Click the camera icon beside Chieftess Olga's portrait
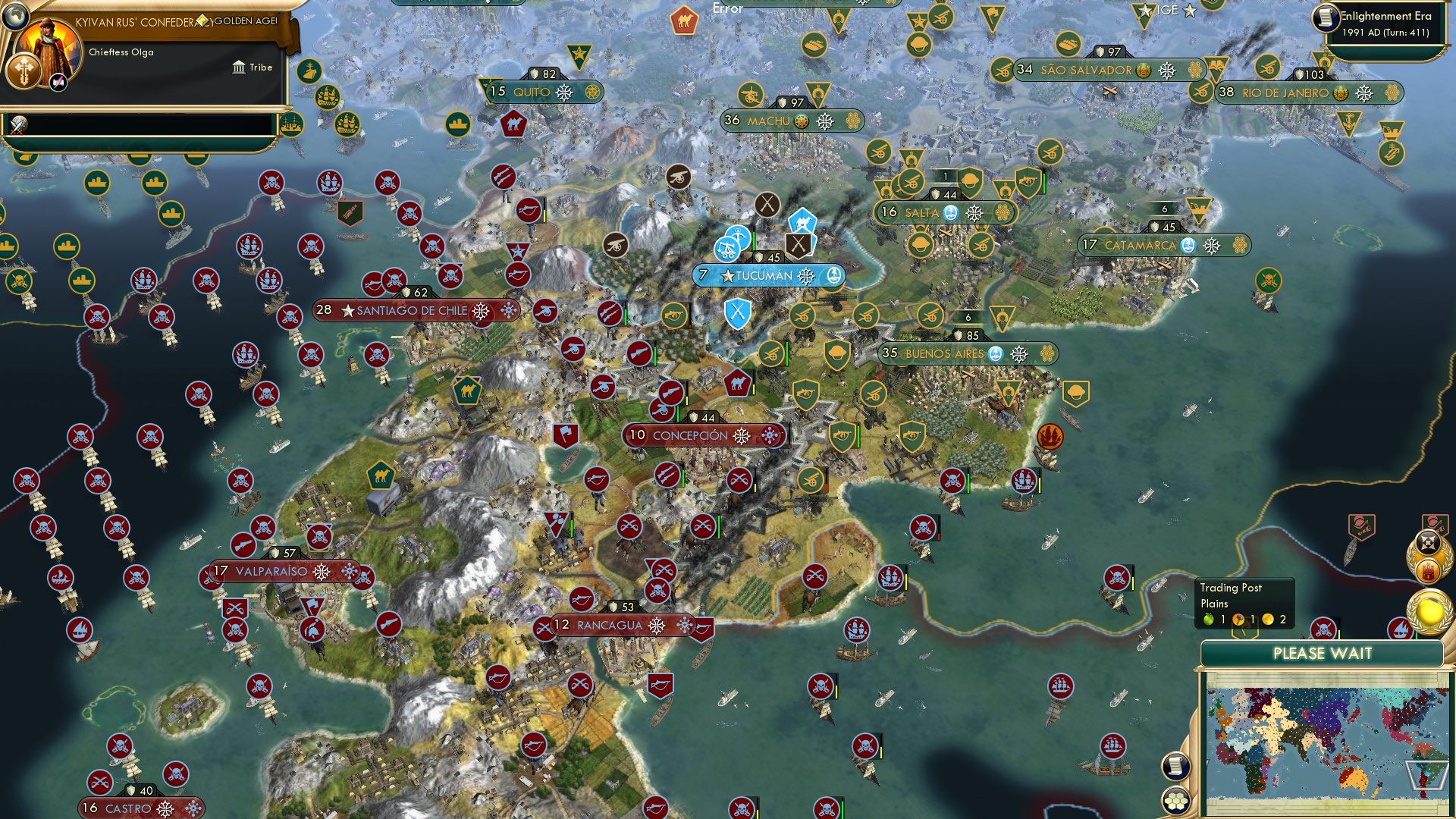 pos(58,82)
